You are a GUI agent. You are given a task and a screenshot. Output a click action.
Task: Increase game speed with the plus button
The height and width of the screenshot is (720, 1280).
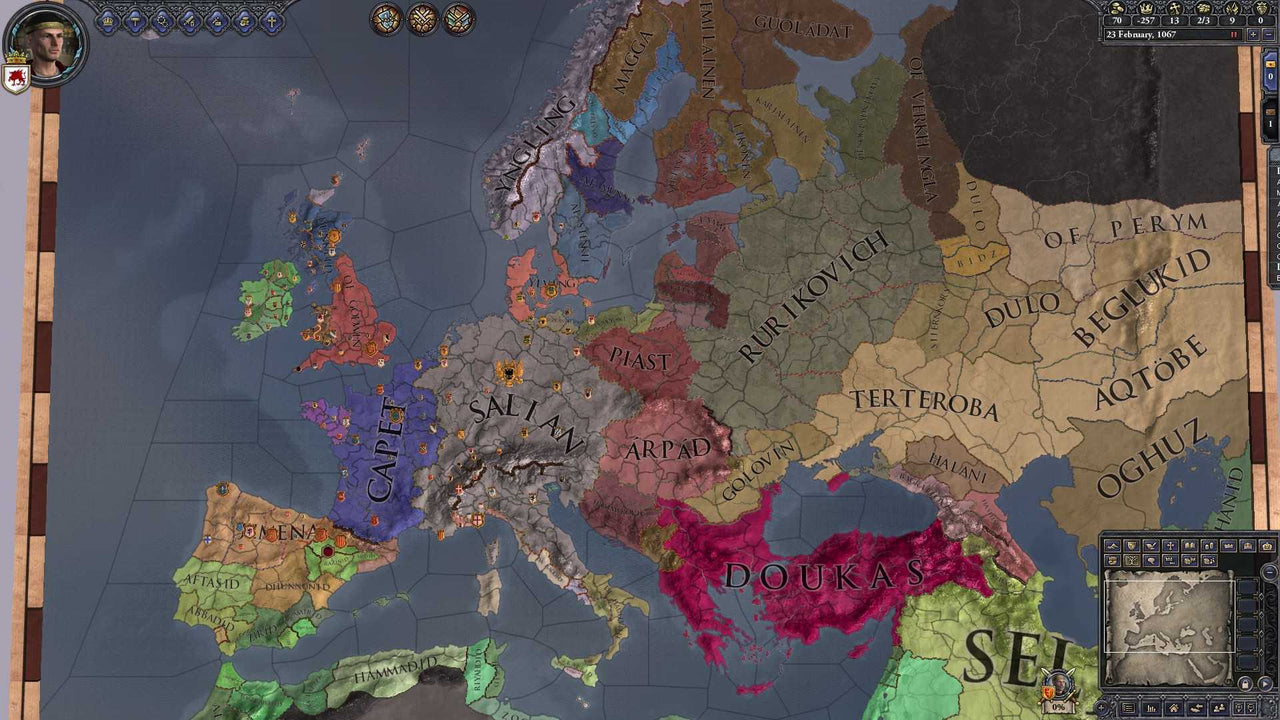[x=1253, y=34]
